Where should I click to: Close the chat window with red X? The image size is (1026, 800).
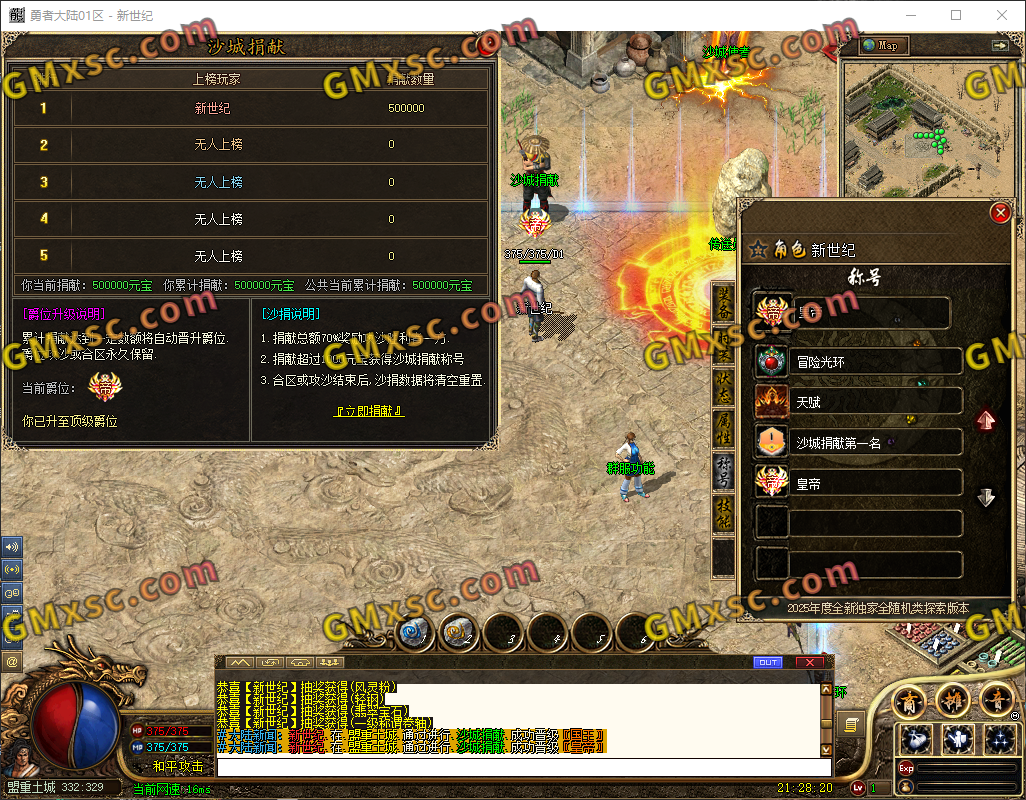point(809,662)
